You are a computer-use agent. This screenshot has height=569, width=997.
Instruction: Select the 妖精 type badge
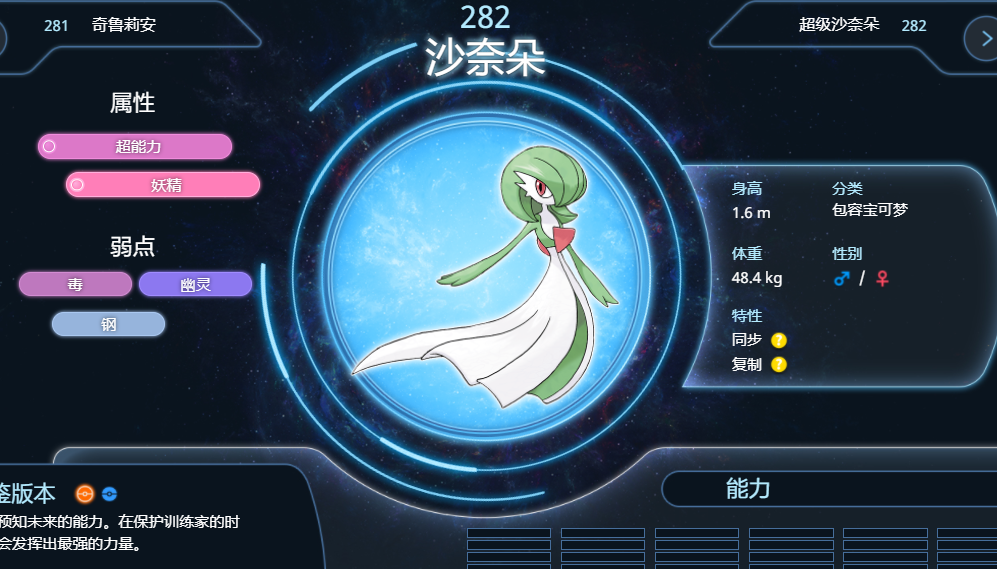click(x=163, y=185)
